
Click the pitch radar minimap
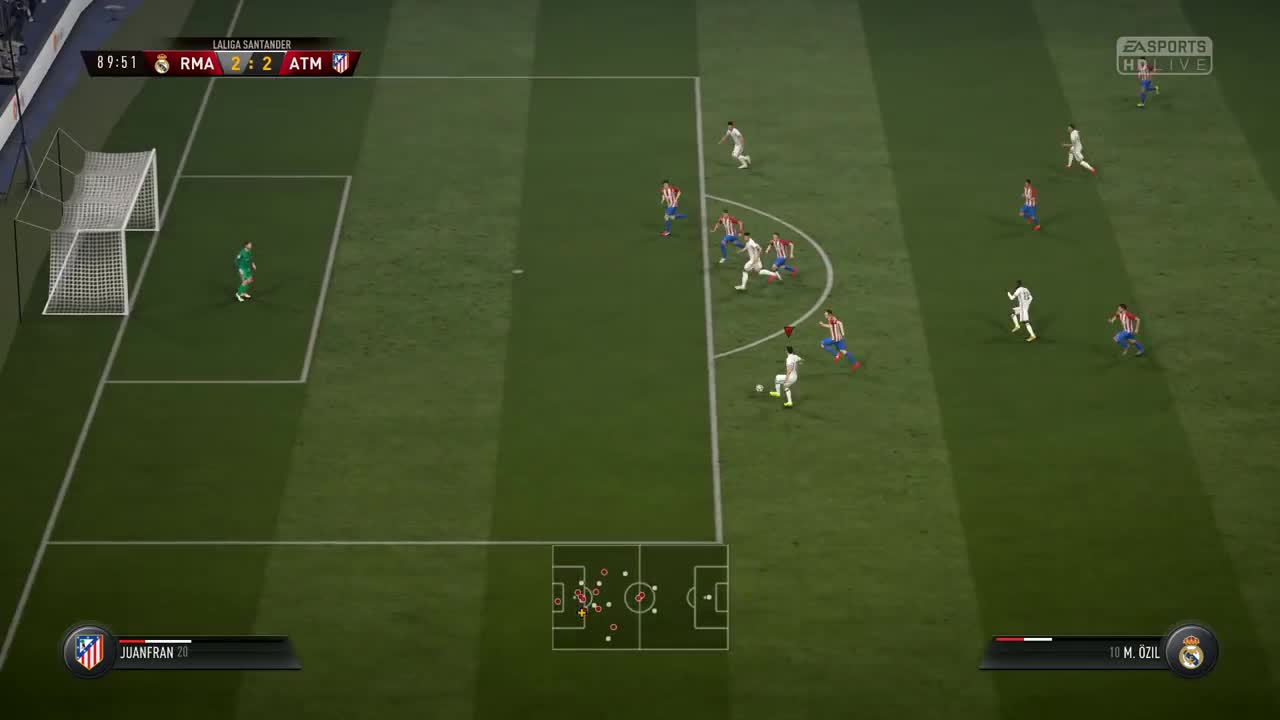[x=640, y=597]
